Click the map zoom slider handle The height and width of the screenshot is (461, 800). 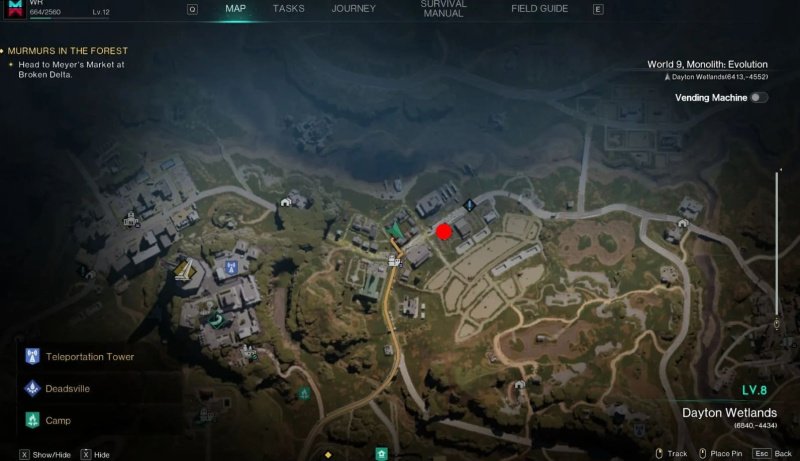pos(776,324)
